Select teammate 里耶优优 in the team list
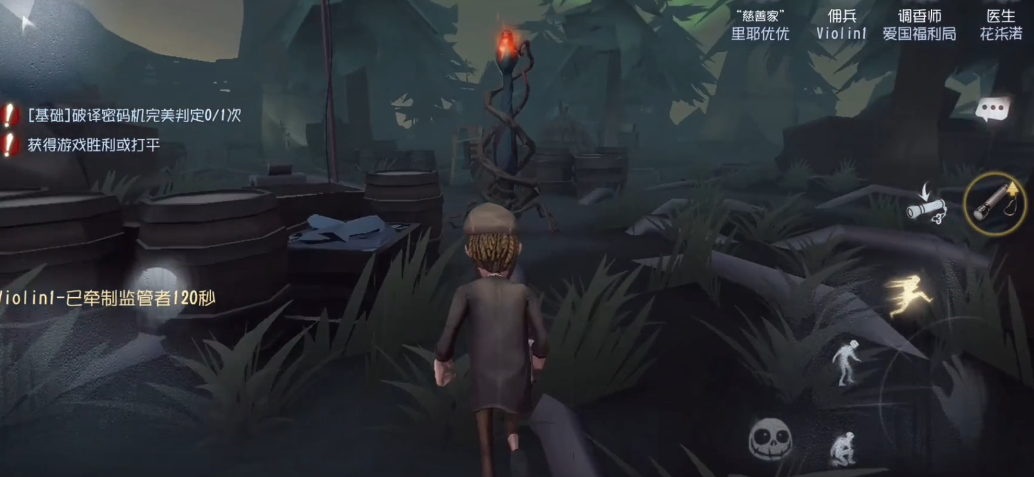 click(x=759, y=25)
